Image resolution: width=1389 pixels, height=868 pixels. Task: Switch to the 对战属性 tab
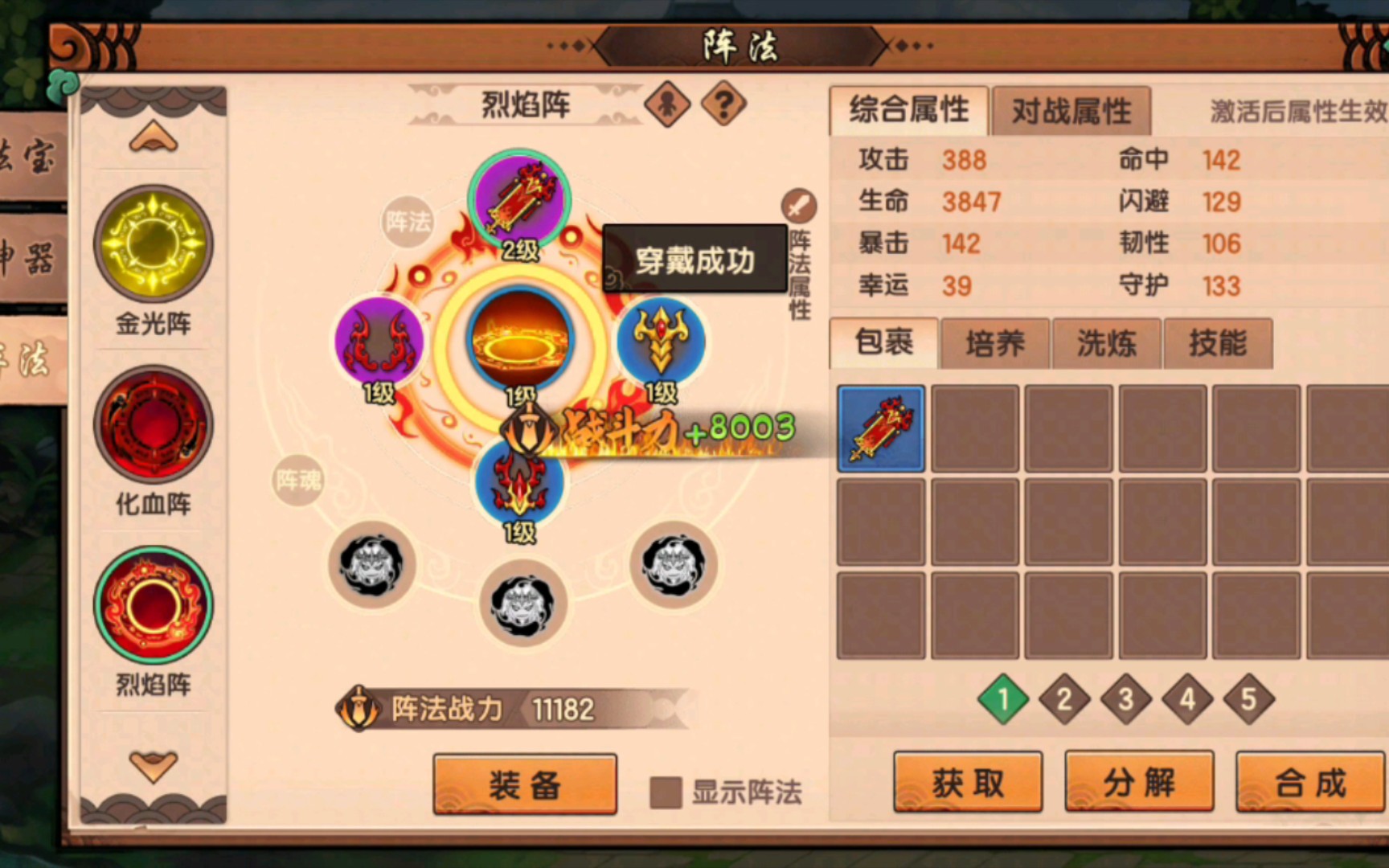pos(1071,112)
